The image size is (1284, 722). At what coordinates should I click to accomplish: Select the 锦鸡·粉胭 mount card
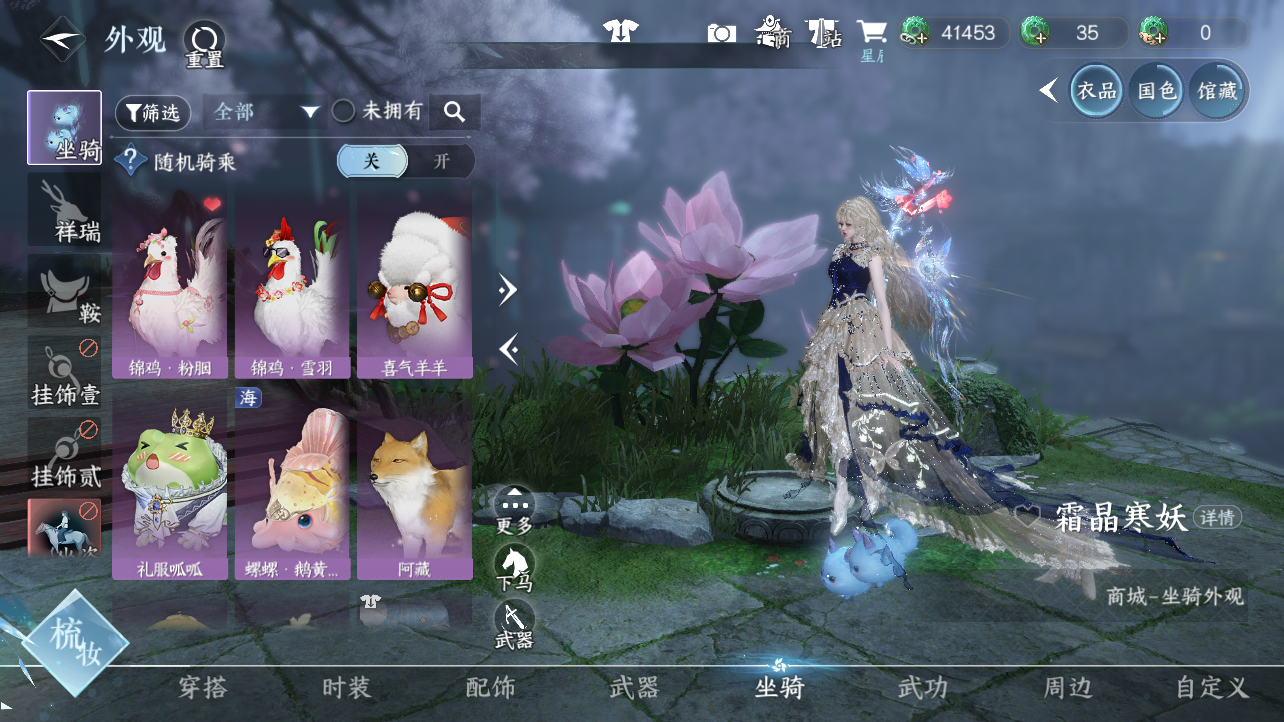[170, 287]
